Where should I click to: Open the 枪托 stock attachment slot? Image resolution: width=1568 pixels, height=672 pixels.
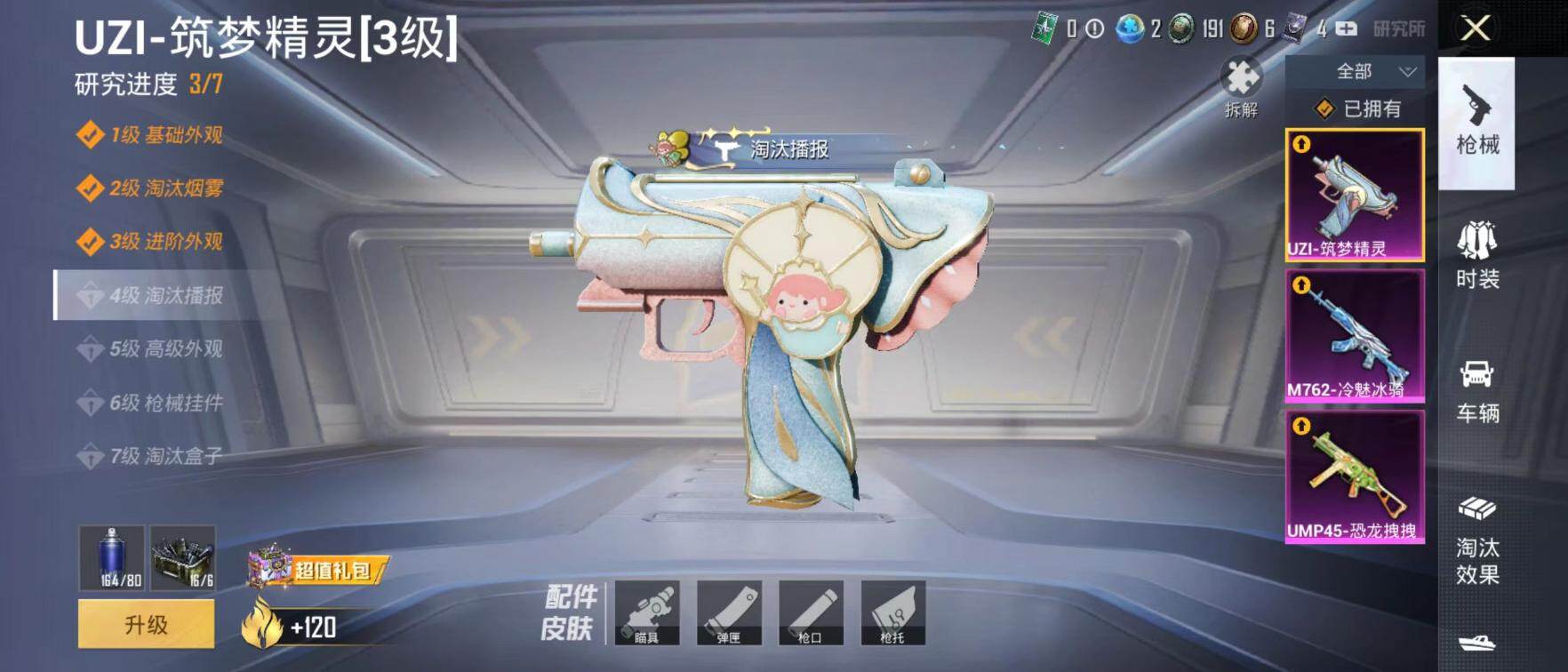[x=892, y=612]
